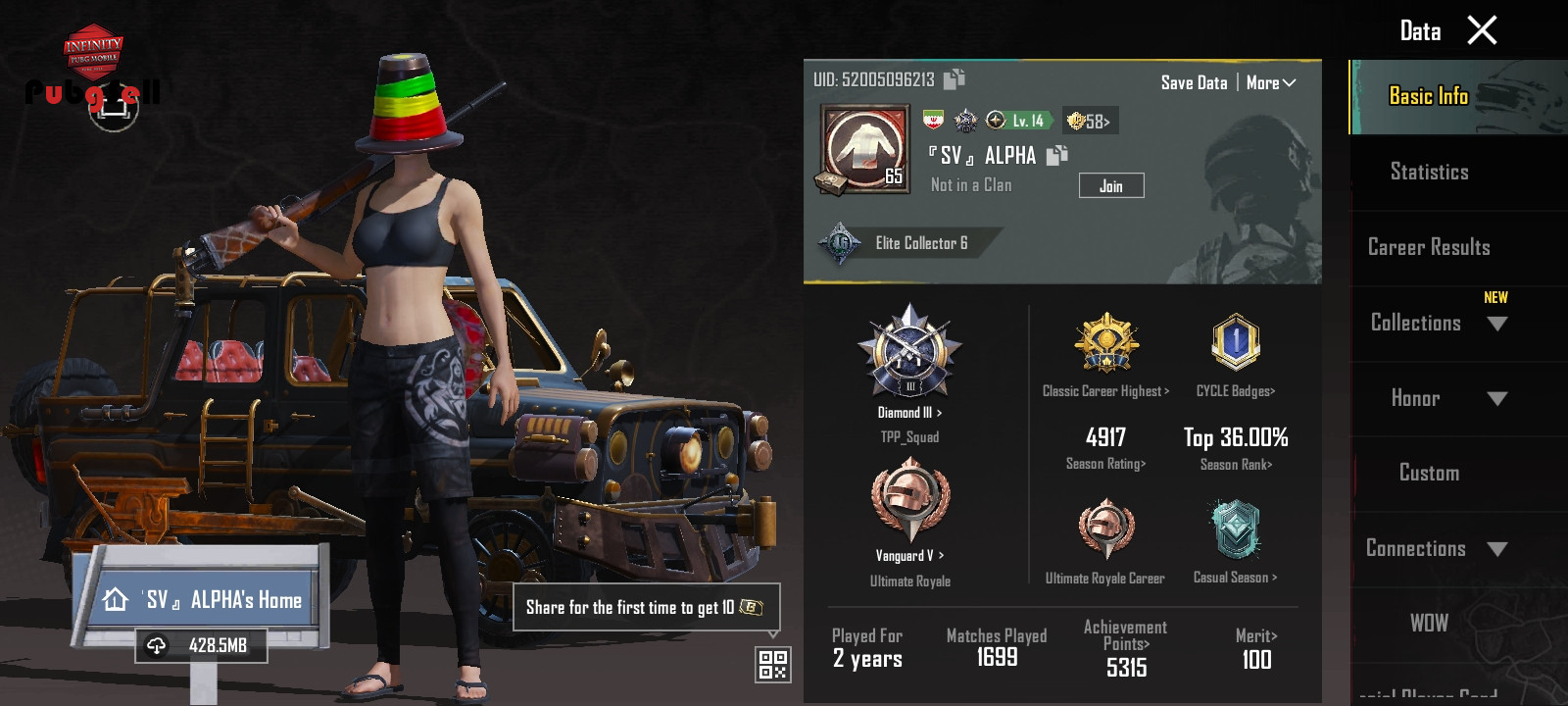Copy the UID number
This screenshot has width=1568, height=706.
(x=955, y=78)
